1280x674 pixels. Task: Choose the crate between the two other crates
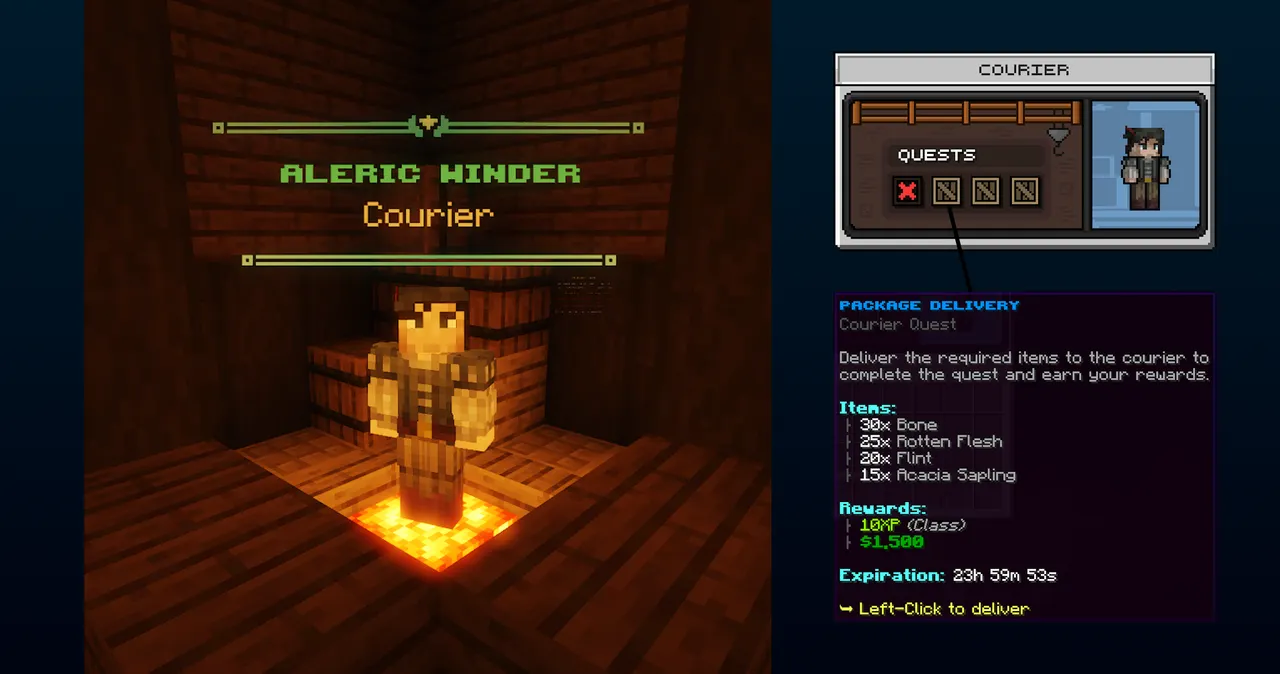(x=985, y=191)
